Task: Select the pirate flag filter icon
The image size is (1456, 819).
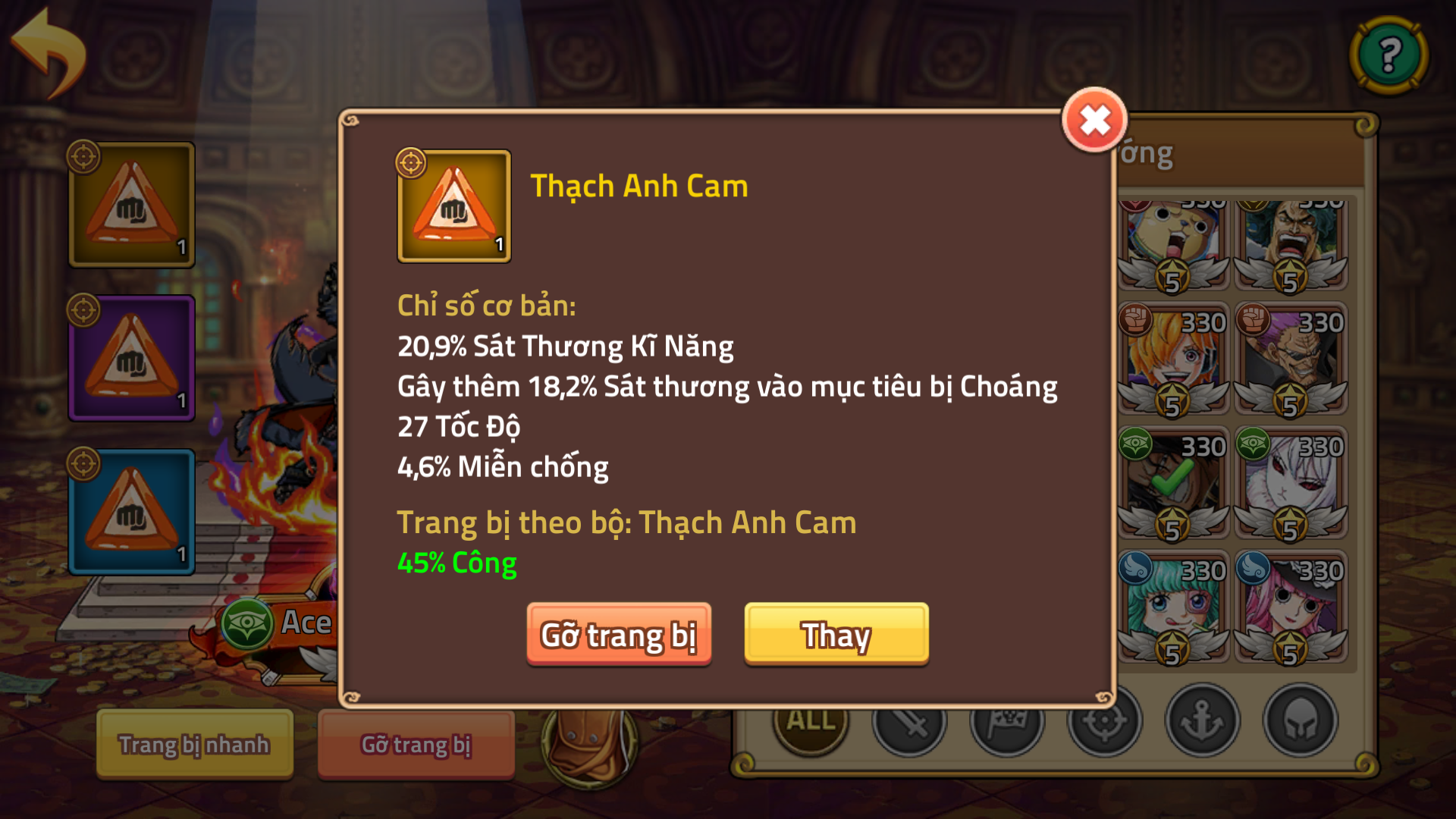Action: (x=1007, y=723)
